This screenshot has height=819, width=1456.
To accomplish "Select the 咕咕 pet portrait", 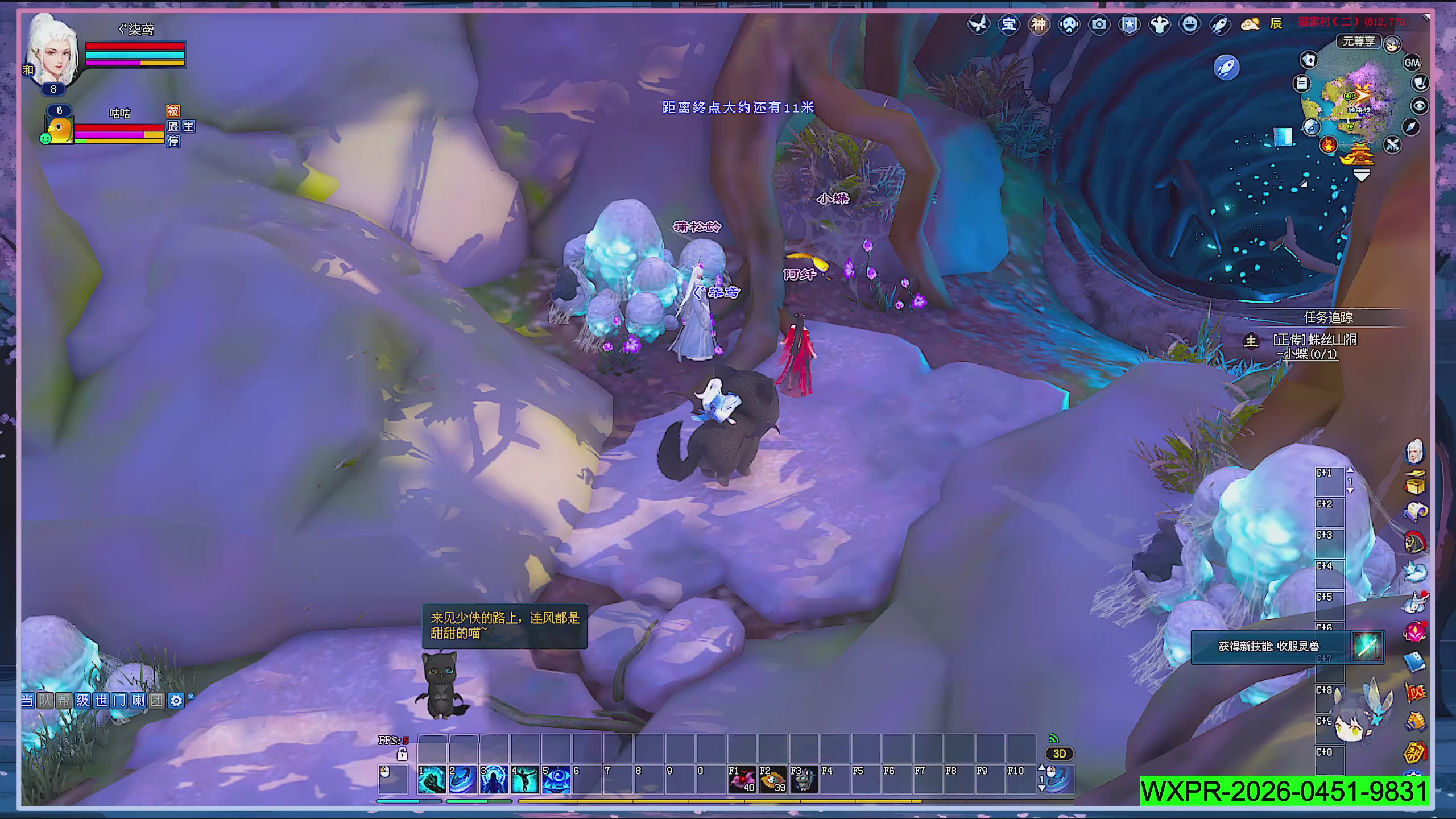I will (x=60, y=130).
